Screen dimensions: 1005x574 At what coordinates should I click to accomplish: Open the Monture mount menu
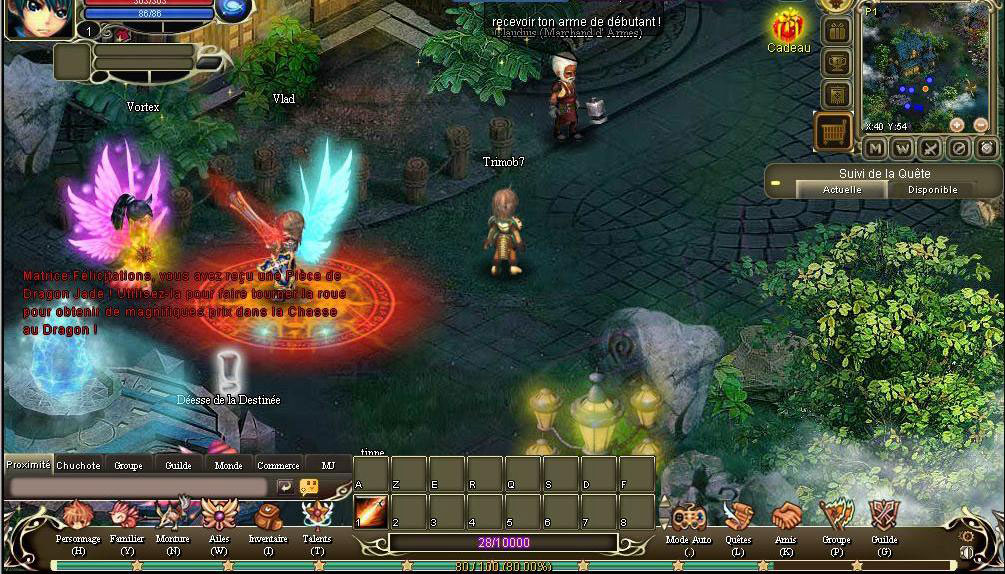pyautogui.click(x=173, y=518)
